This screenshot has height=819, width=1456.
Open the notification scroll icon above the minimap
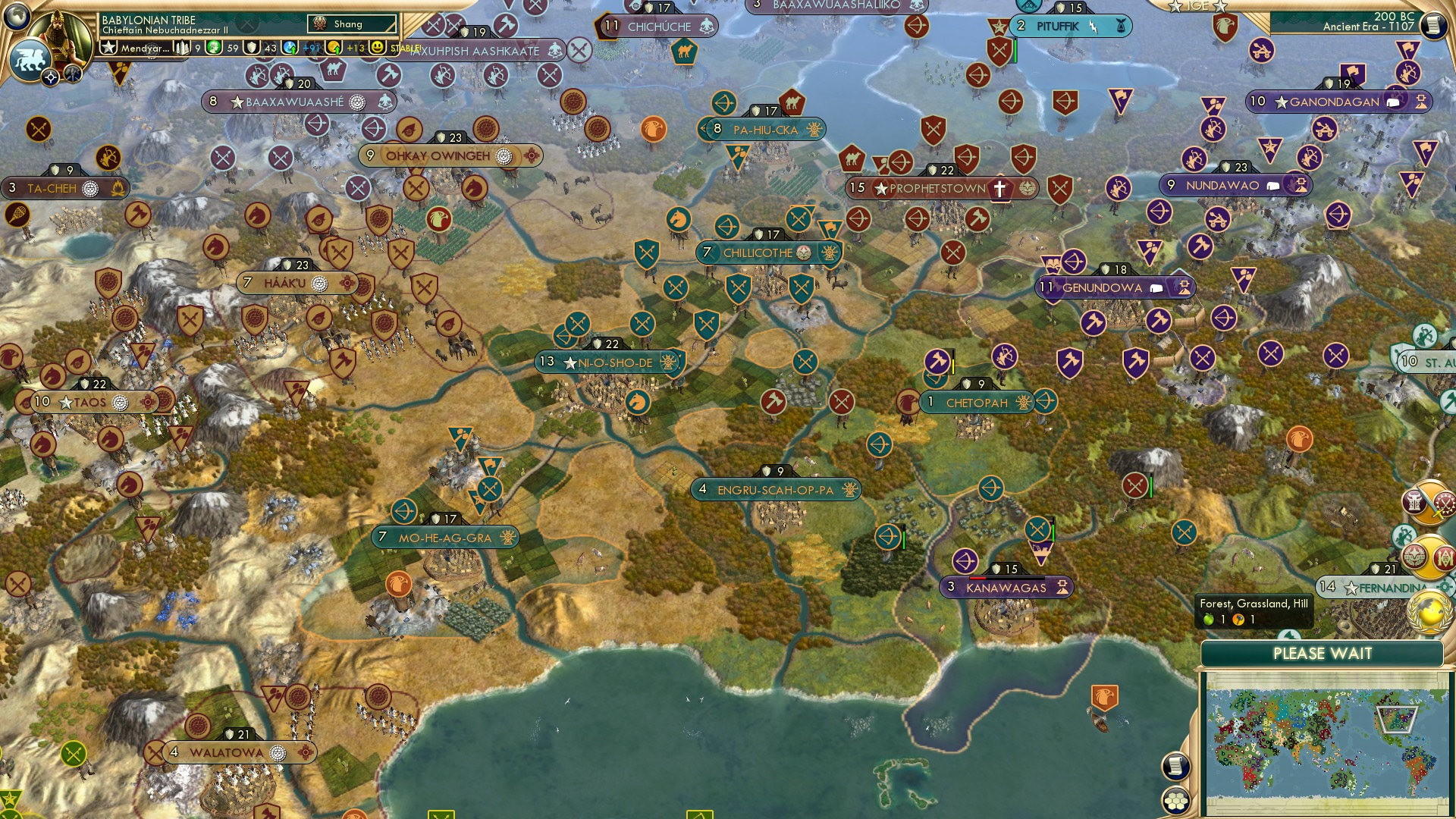pos(1175,767)
